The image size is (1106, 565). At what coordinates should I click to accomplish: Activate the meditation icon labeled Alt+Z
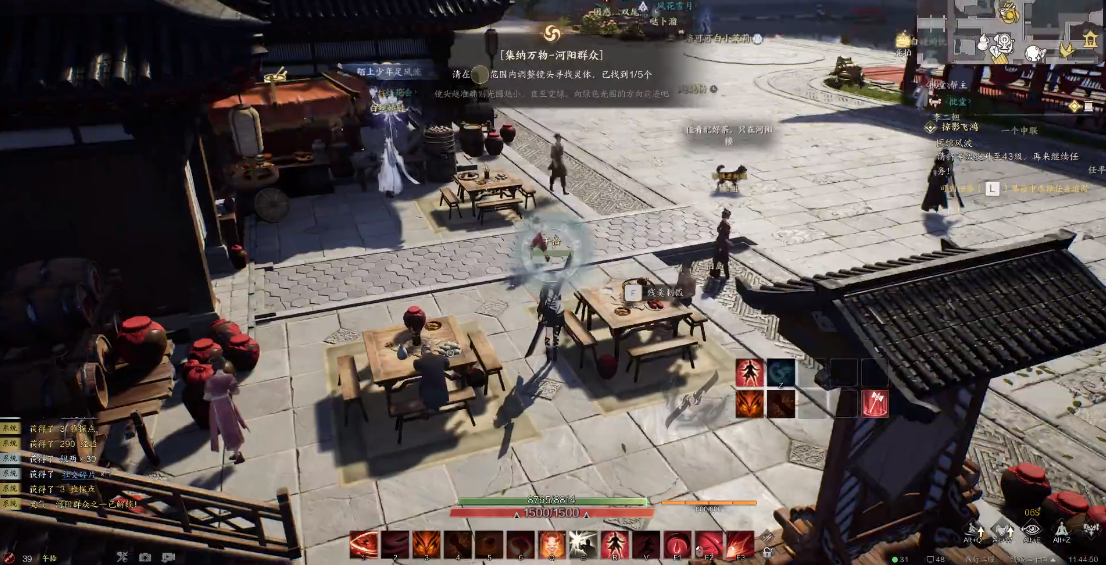[x=1063, y=531]
